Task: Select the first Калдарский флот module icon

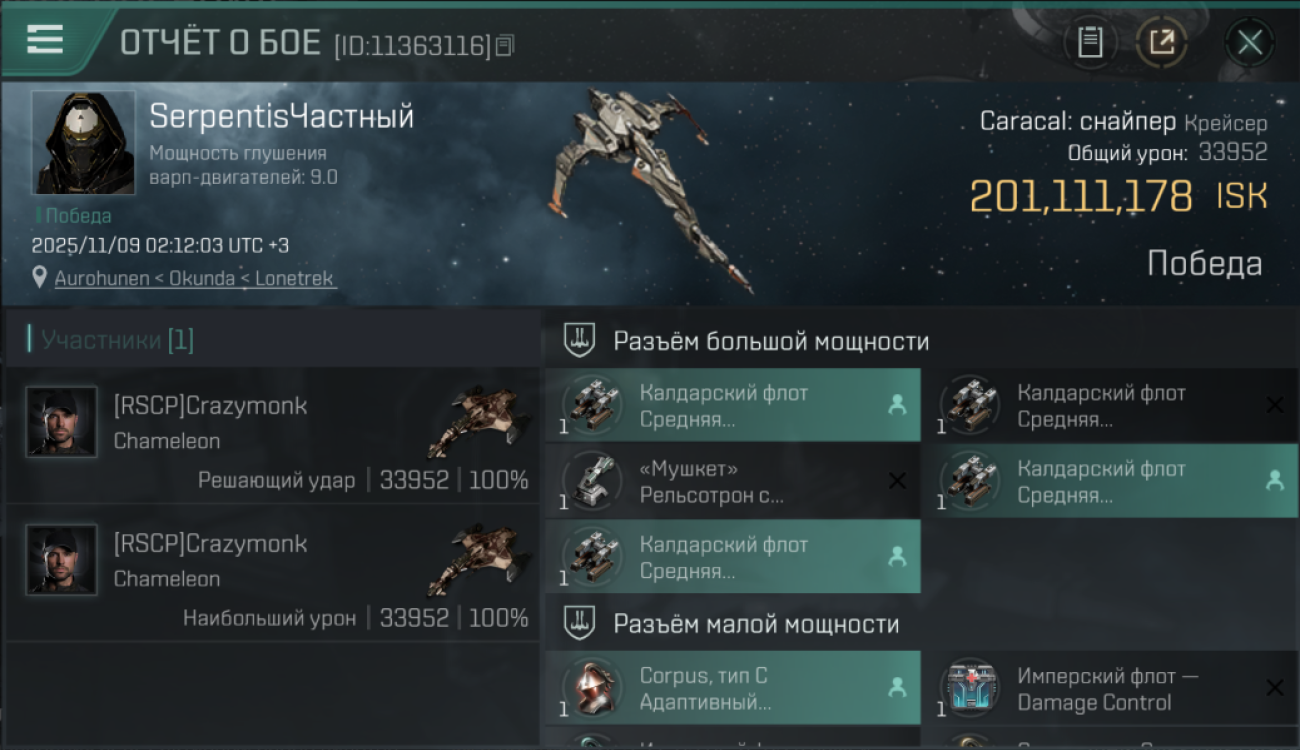Action: (593, 405)
